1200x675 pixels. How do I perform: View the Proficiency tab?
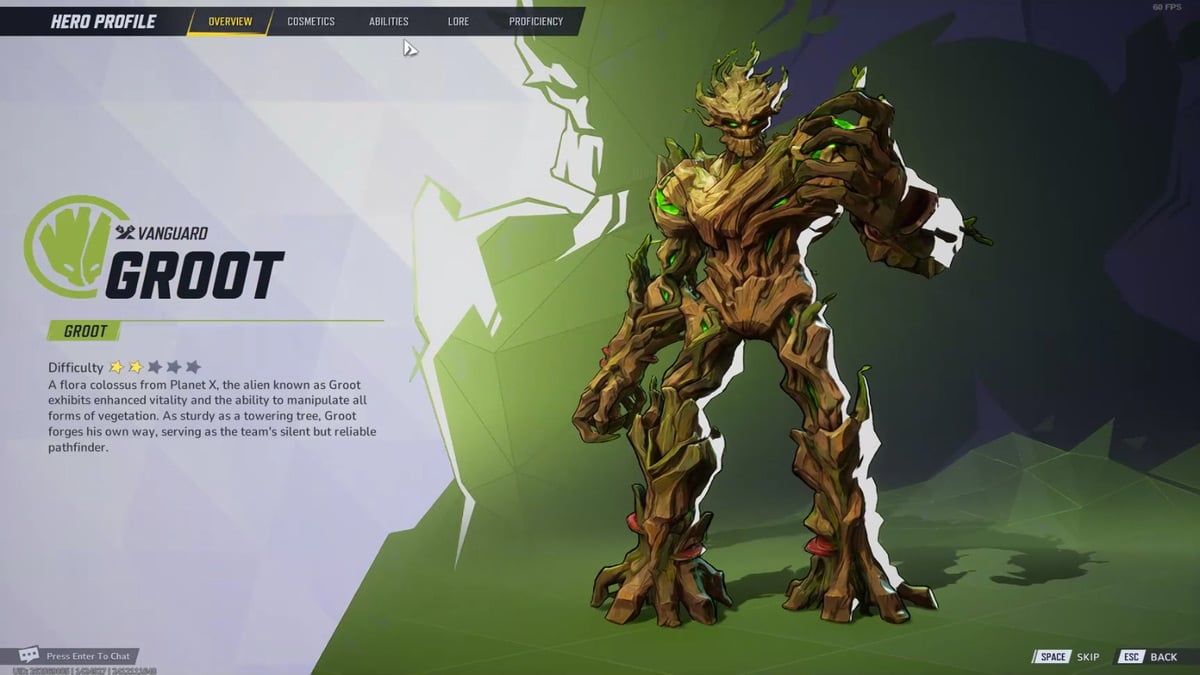point(536,21)
